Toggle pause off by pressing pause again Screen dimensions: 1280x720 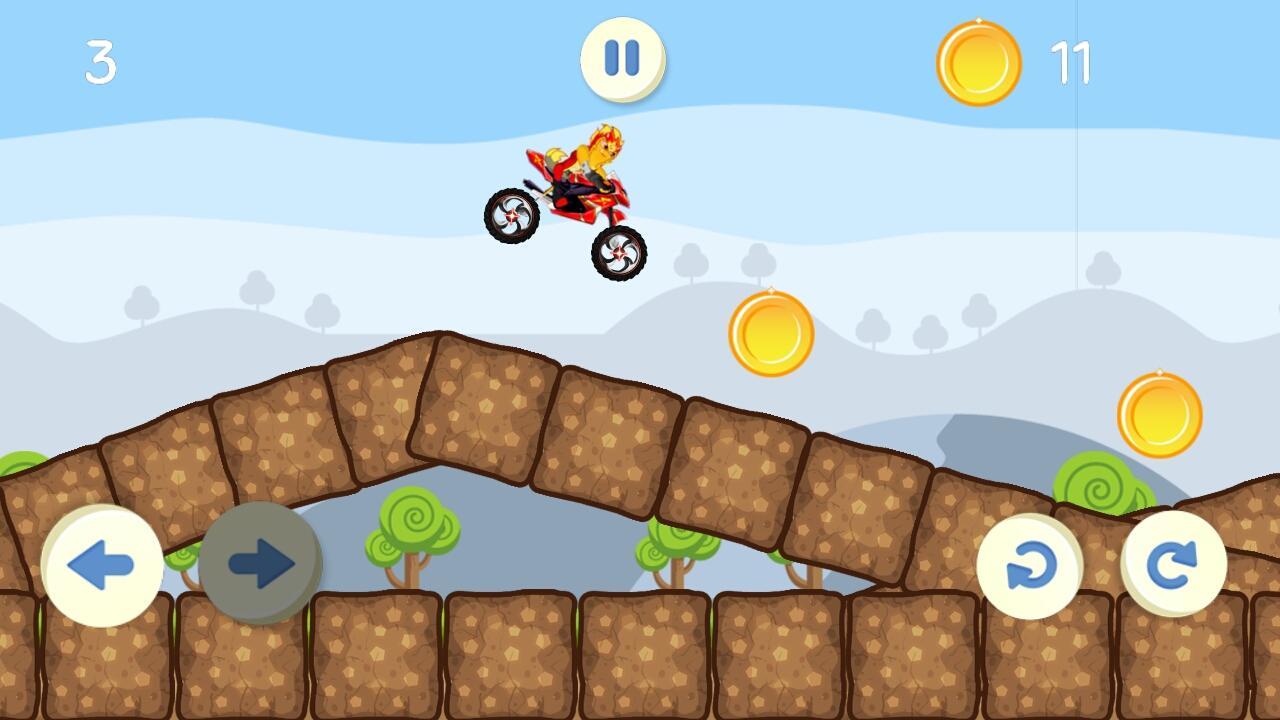(x=622, y=59)
